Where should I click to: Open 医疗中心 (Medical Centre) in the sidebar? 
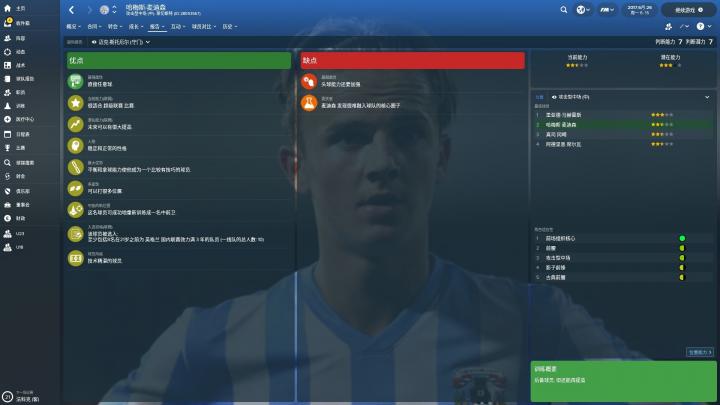[24, 119]
